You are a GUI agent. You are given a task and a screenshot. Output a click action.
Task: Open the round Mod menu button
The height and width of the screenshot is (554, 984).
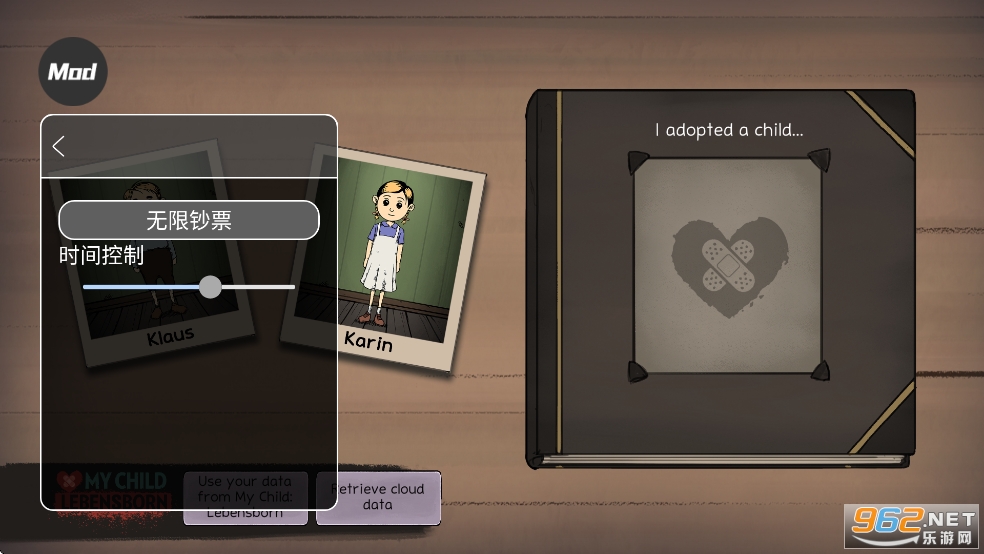[73, 72]
